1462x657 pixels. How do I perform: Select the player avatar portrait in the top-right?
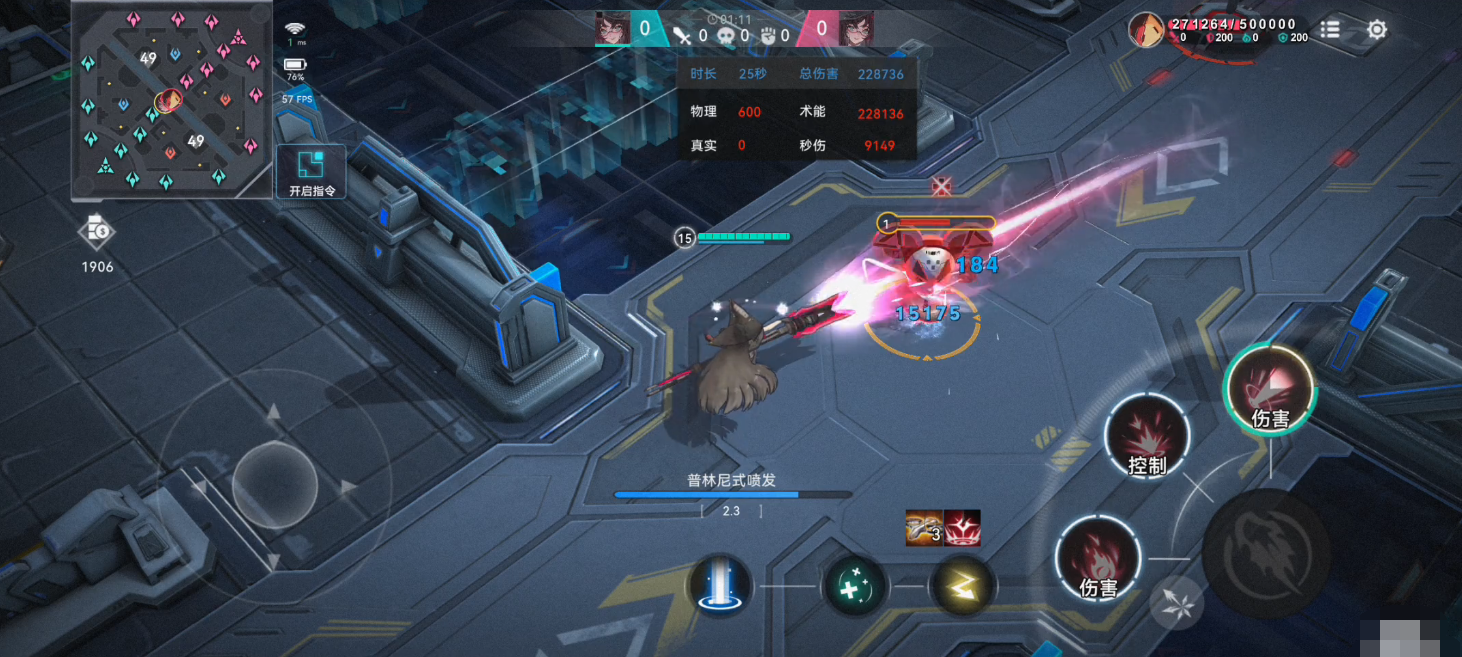pyautogui.click(x=1146, y=30)
